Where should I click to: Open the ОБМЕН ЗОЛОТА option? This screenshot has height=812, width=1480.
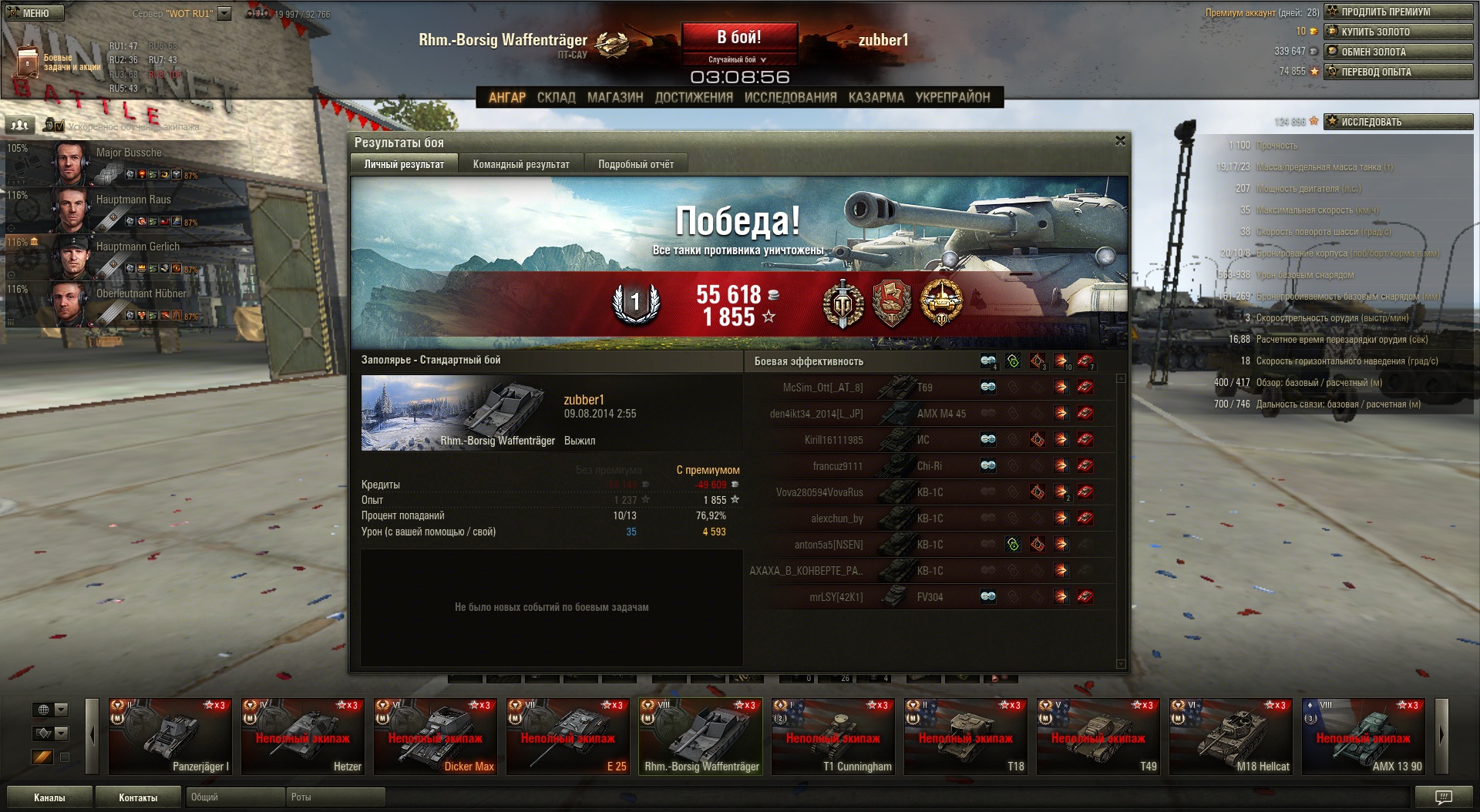coord(1398,52)
